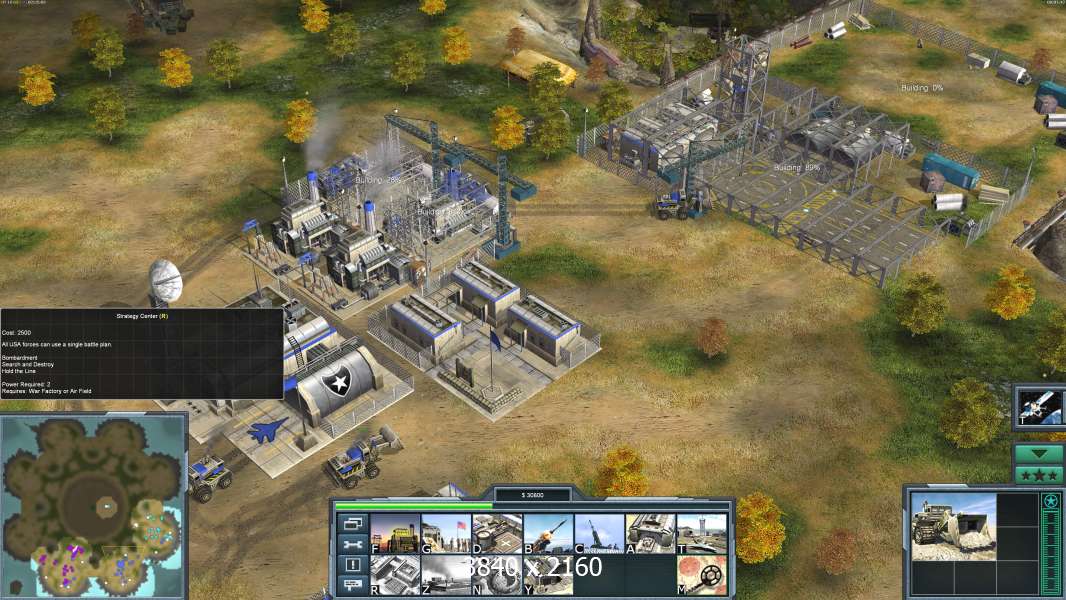The width and height of the screenshot is (1066, 600).
Task: Choose the power plant build icon labeled F
Action: pos(395,534)
